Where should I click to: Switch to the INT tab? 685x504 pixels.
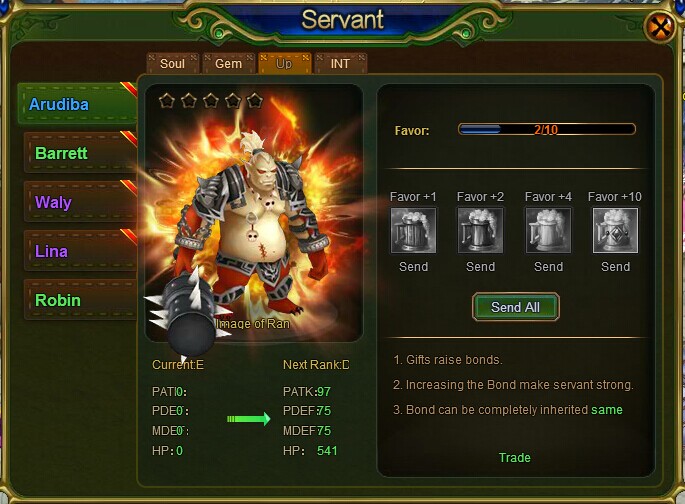pyautogui.click(x=340, y=63)
